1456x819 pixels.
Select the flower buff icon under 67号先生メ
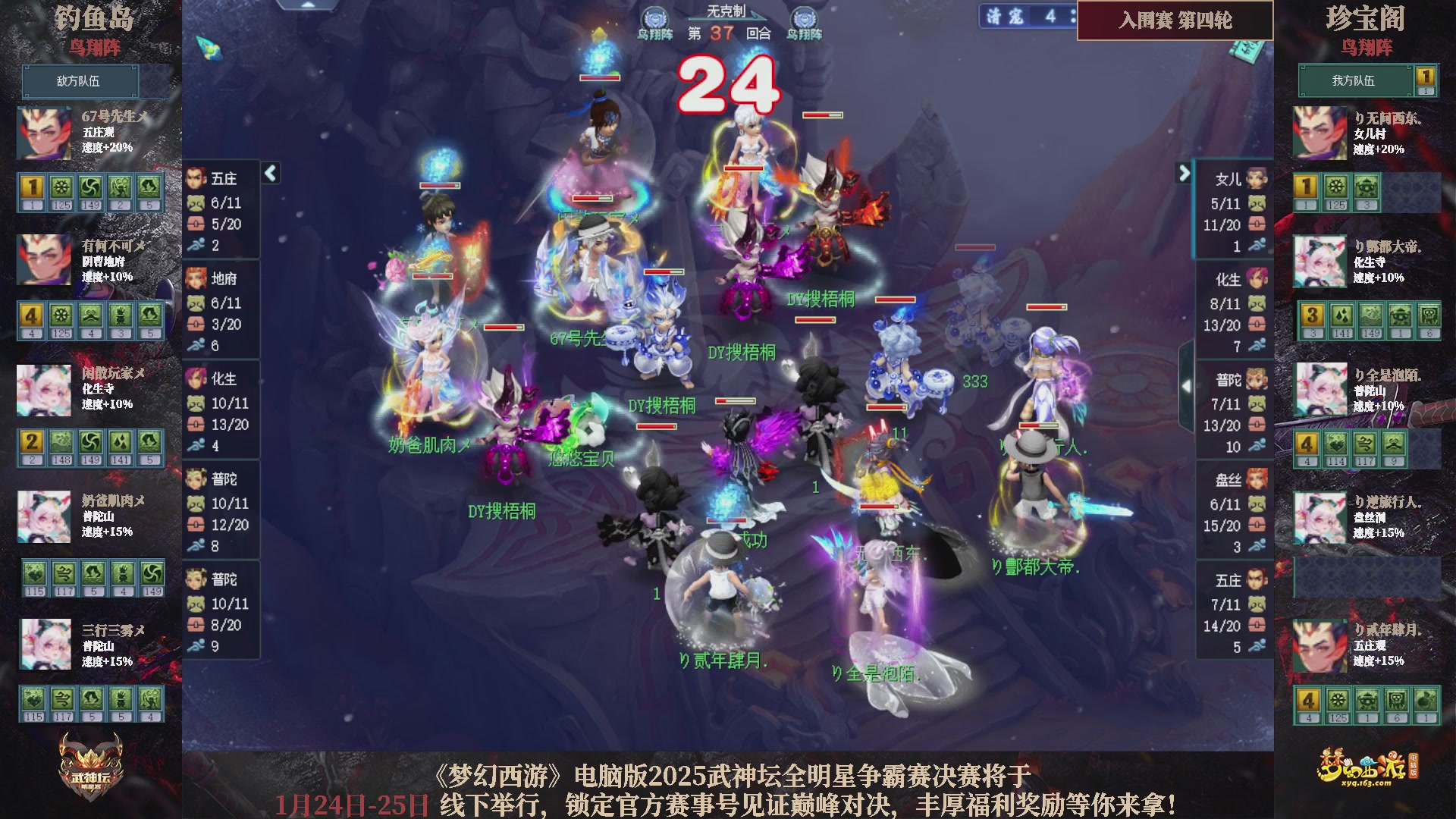pos(61,187)
